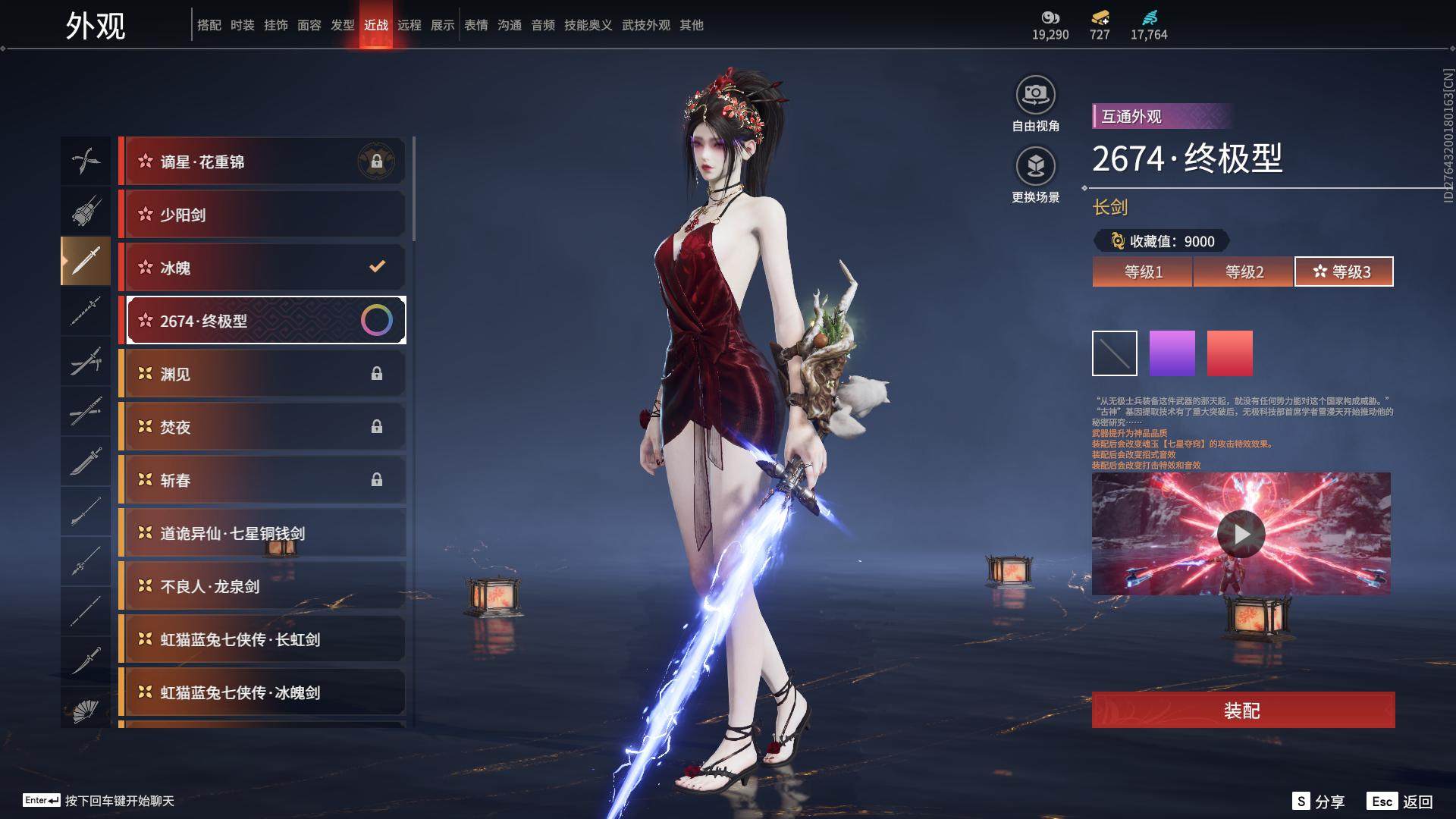The height and width of the screenshot is (819, 1456).
Task: Equip the weapon with the 装配 button
Action: click(1242, 710)
